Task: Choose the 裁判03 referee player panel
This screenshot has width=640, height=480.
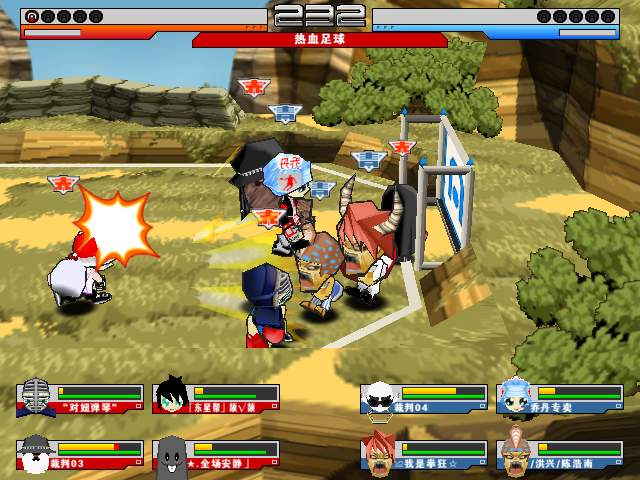Action: [x=80, y=455]
